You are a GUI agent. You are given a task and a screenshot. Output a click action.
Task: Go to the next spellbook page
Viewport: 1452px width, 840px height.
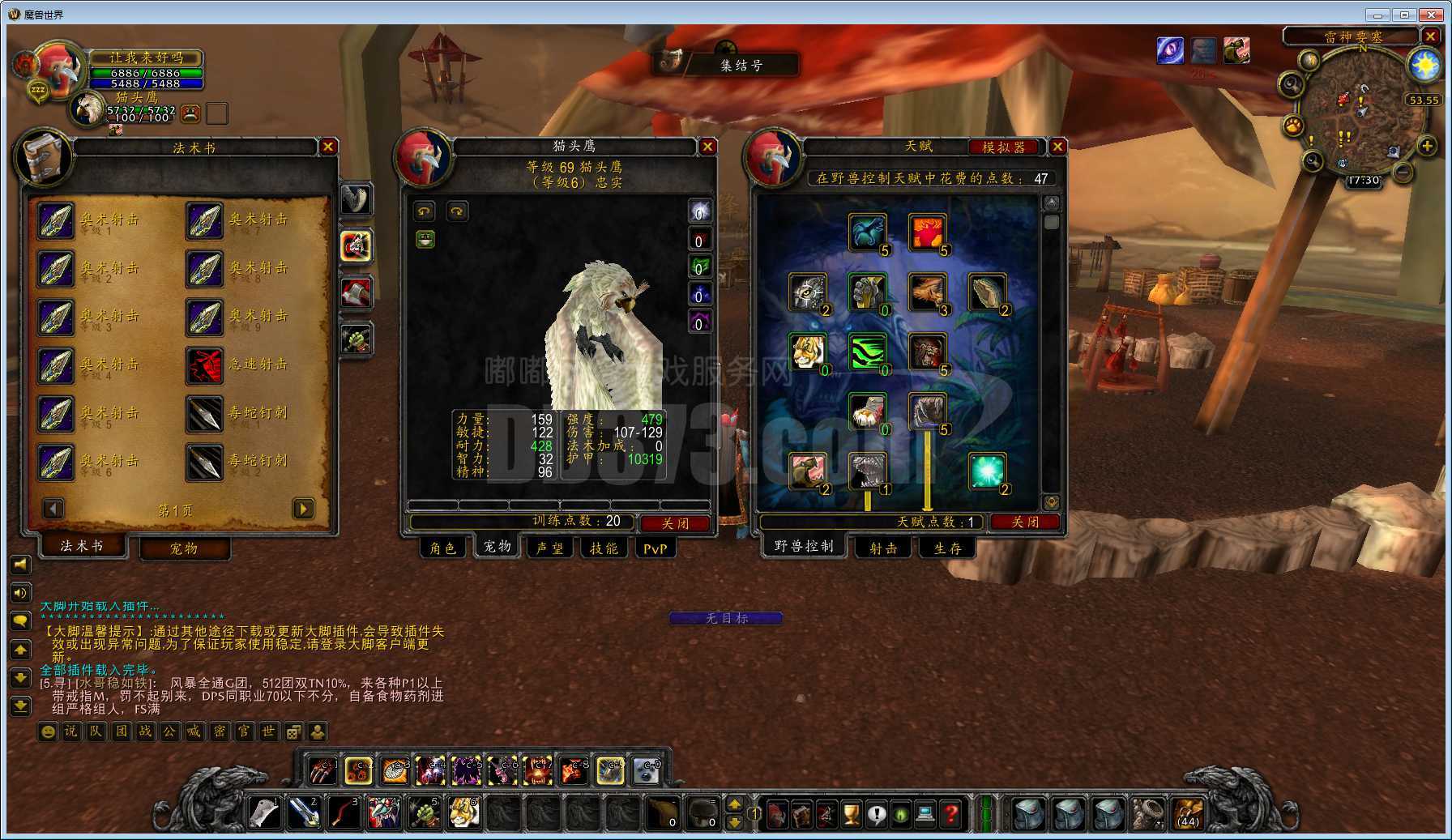[x=303, y=509]
